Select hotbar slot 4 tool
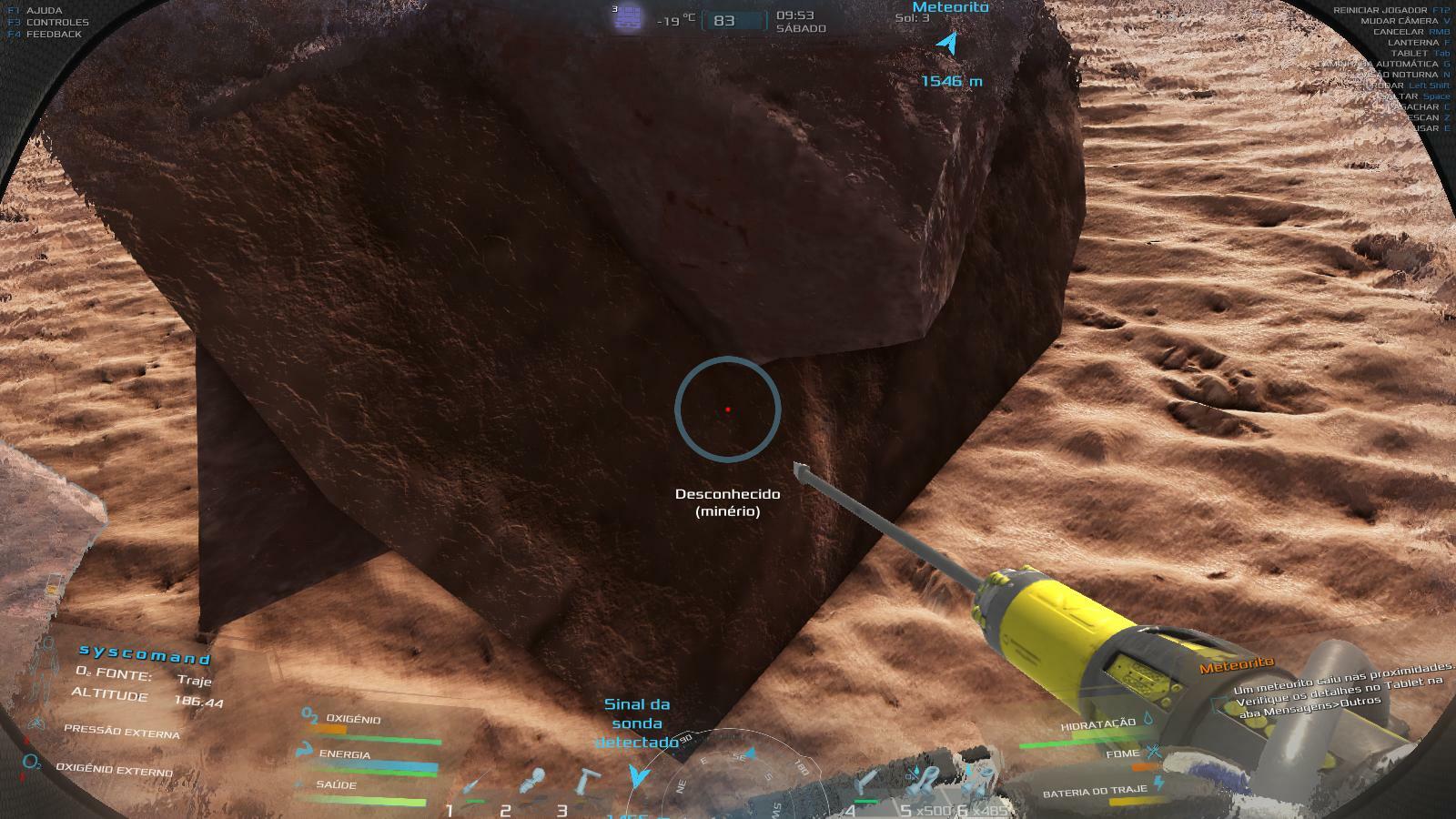 point(868,783)
